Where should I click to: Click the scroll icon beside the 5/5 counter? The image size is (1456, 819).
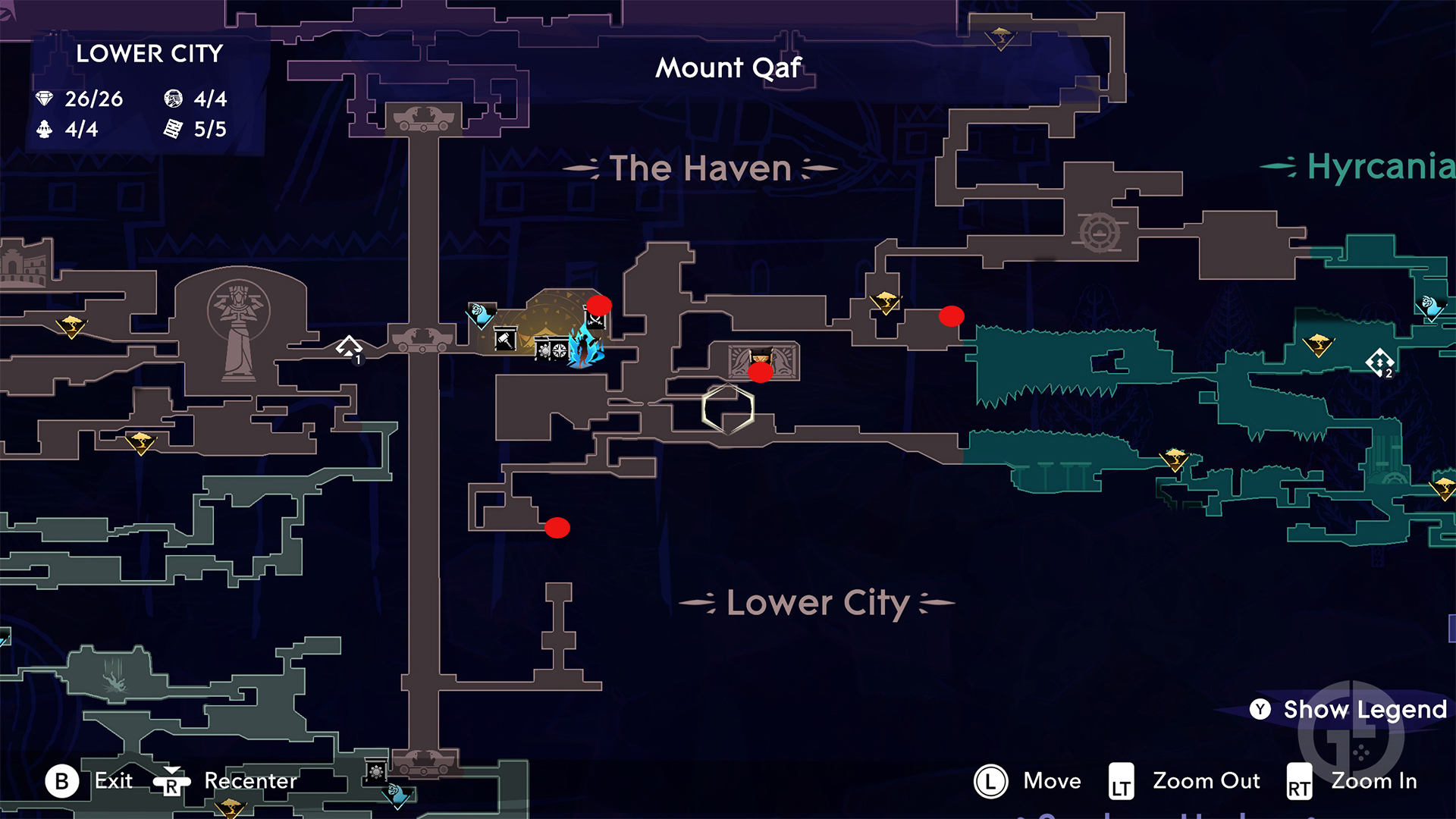coord(175,130)
